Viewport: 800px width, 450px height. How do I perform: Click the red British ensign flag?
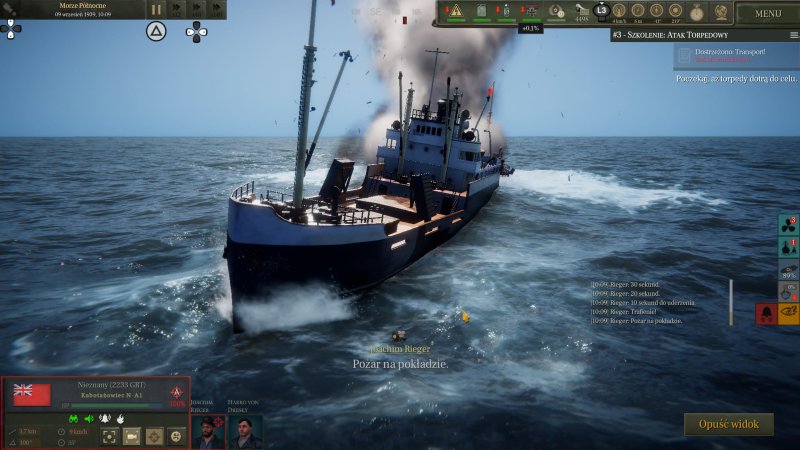pos(32,394)
